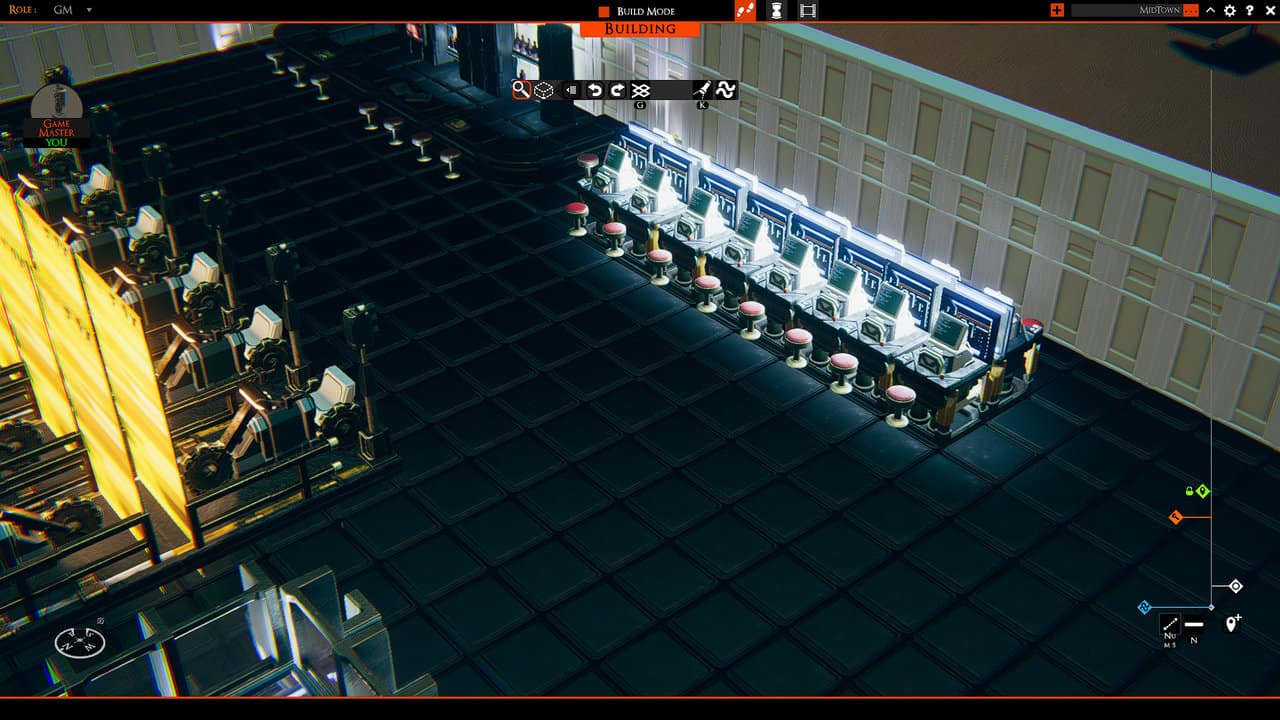Click the orange marker 1 on the side timeline
This screenshot has height=720, width=1280.
click(1176, 517)
